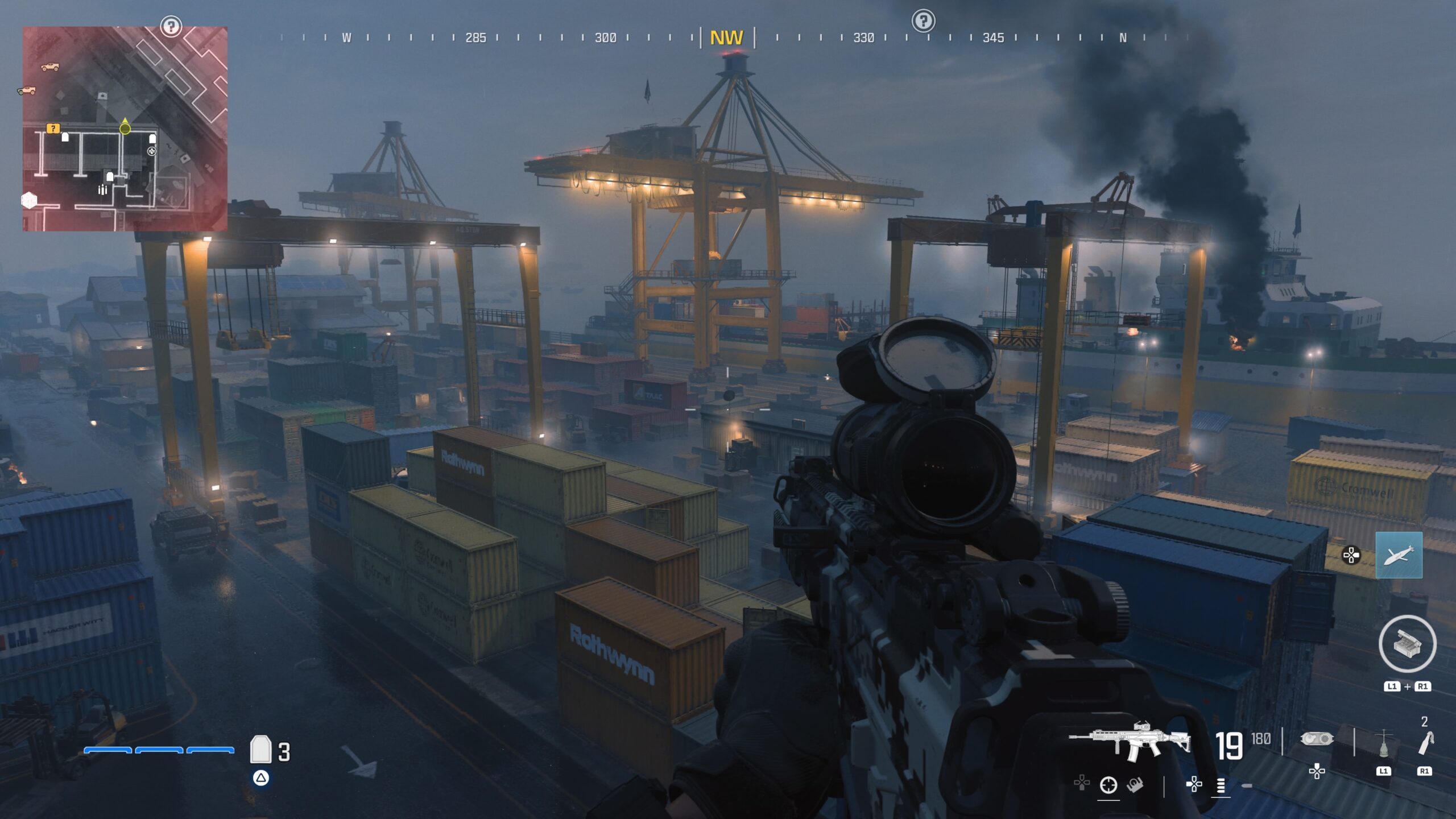Select the crosshair weapon option icon
This screenshot has height=819, width=1456.
coord(1108,785)
